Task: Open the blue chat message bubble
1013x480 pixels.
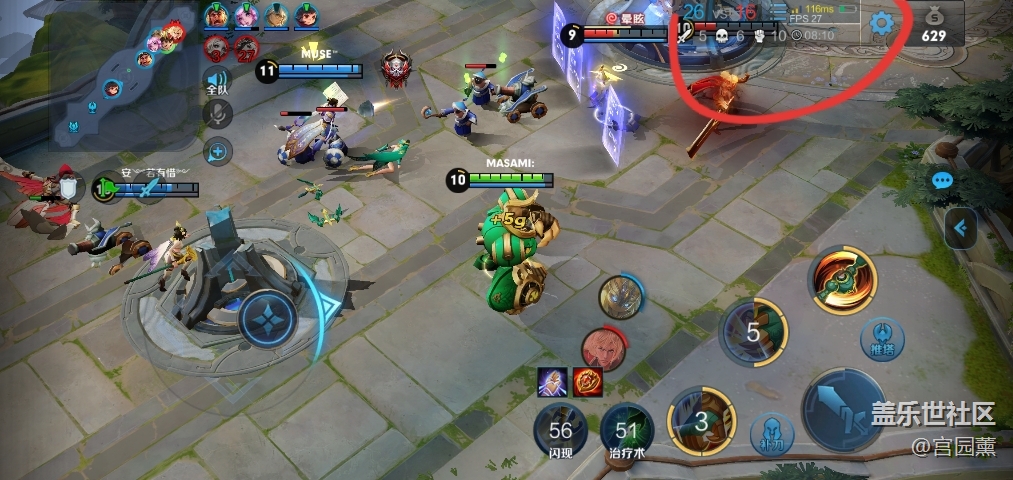Action: 942,181
